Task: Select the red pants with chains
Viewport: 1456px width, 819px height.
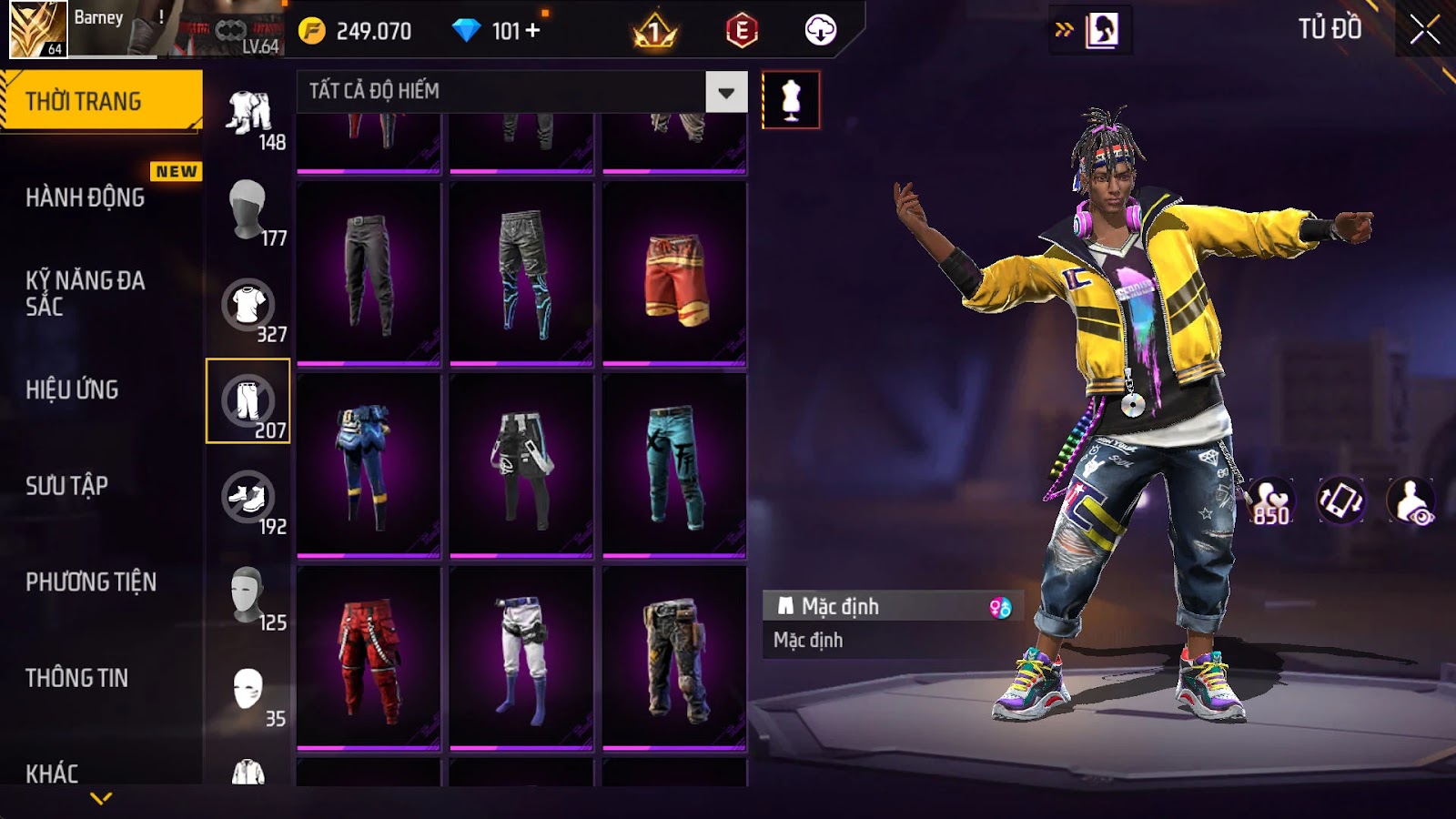Action: click(x=369, y=659)
